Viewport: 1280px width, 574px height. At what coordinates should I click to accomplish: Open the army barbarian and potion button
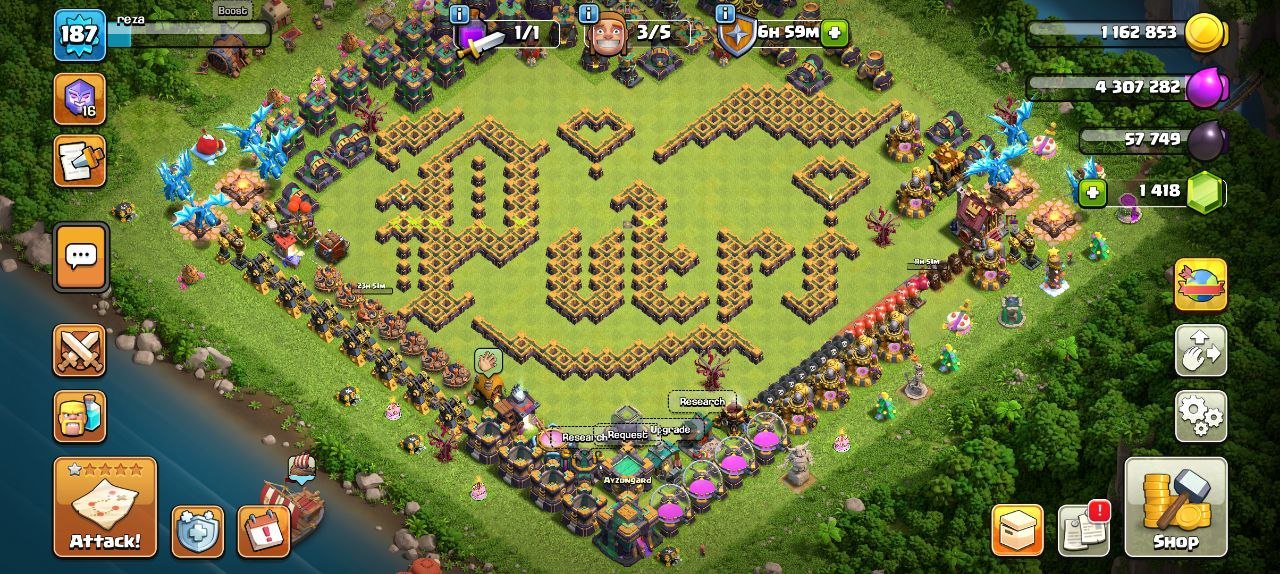[x=79, y=416]
